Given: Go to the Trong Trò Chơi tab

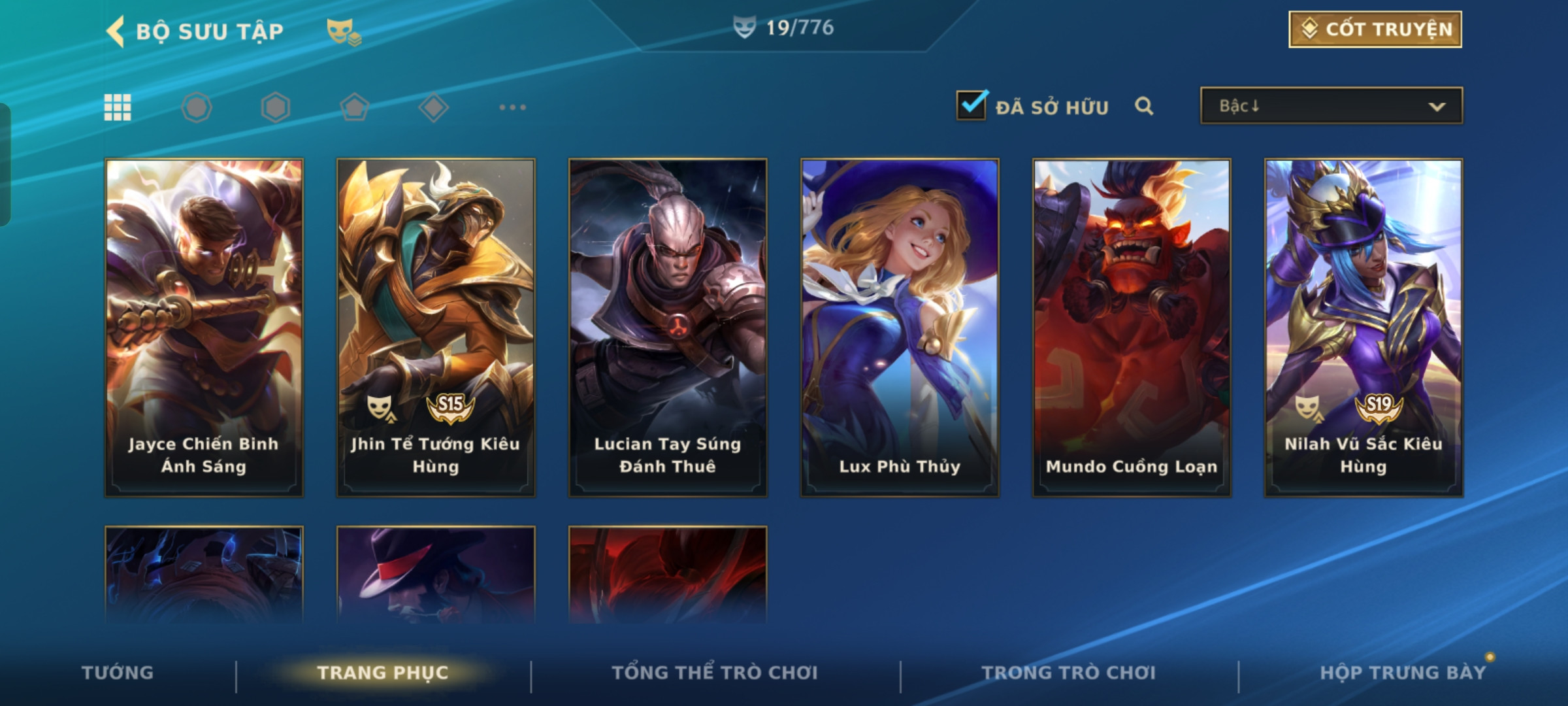Looking at the screenshot, I should tap(1068, 673).
